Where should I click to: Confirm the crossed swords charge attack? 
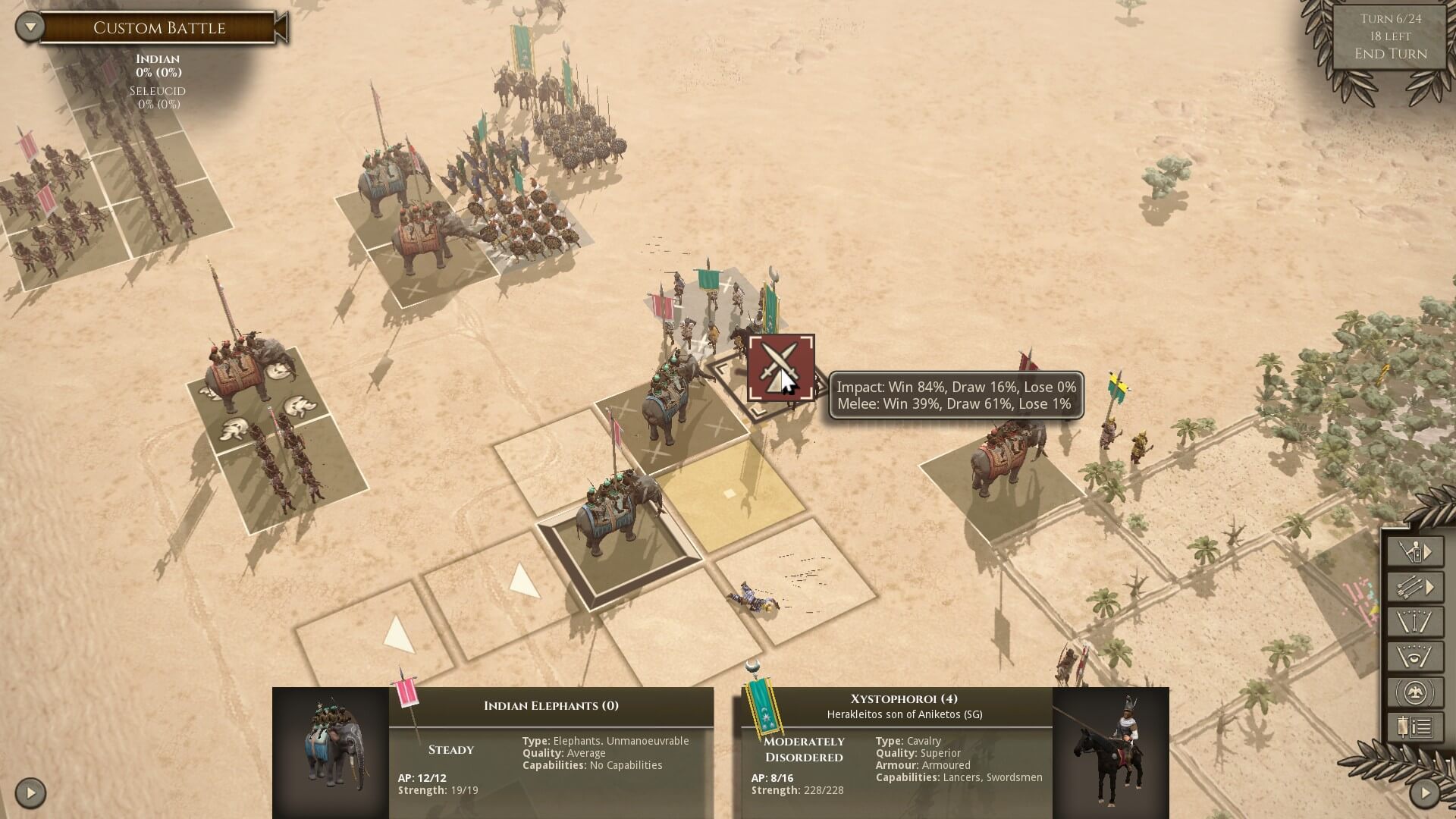pyautogui.click(x=781, y=368)
